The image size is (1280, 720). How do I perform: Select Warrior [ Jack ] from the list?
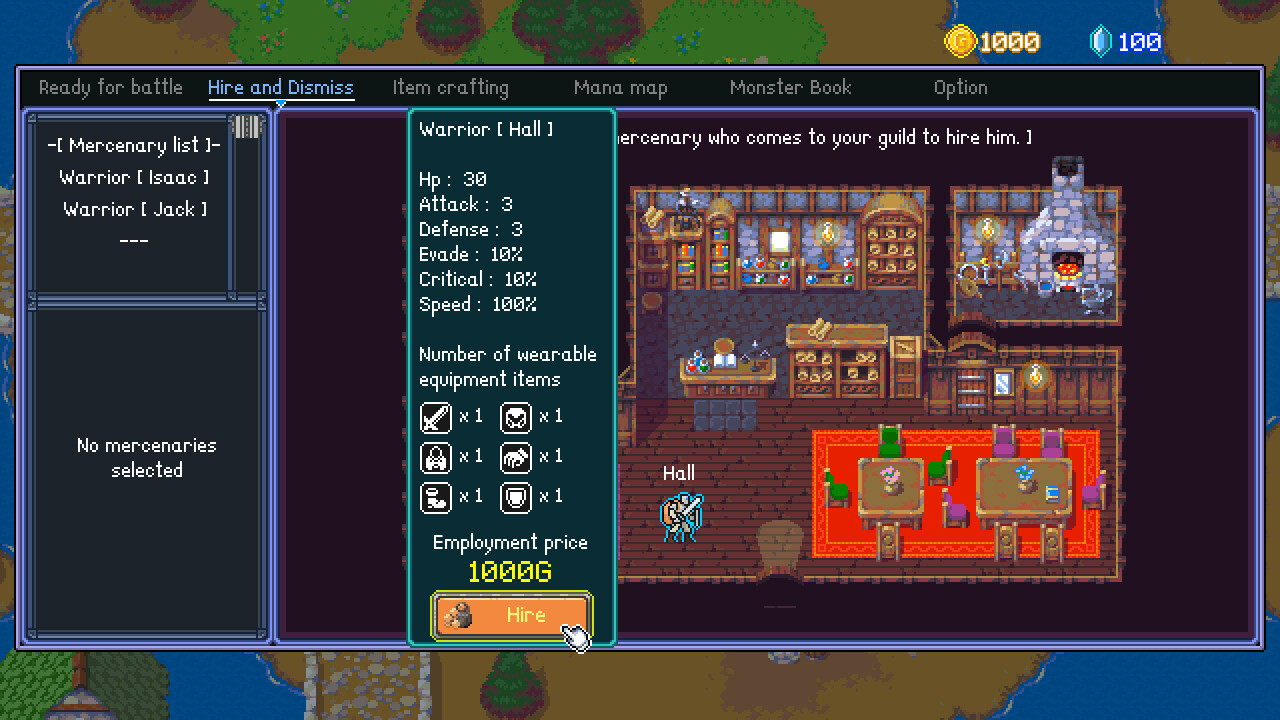[135, 208]
